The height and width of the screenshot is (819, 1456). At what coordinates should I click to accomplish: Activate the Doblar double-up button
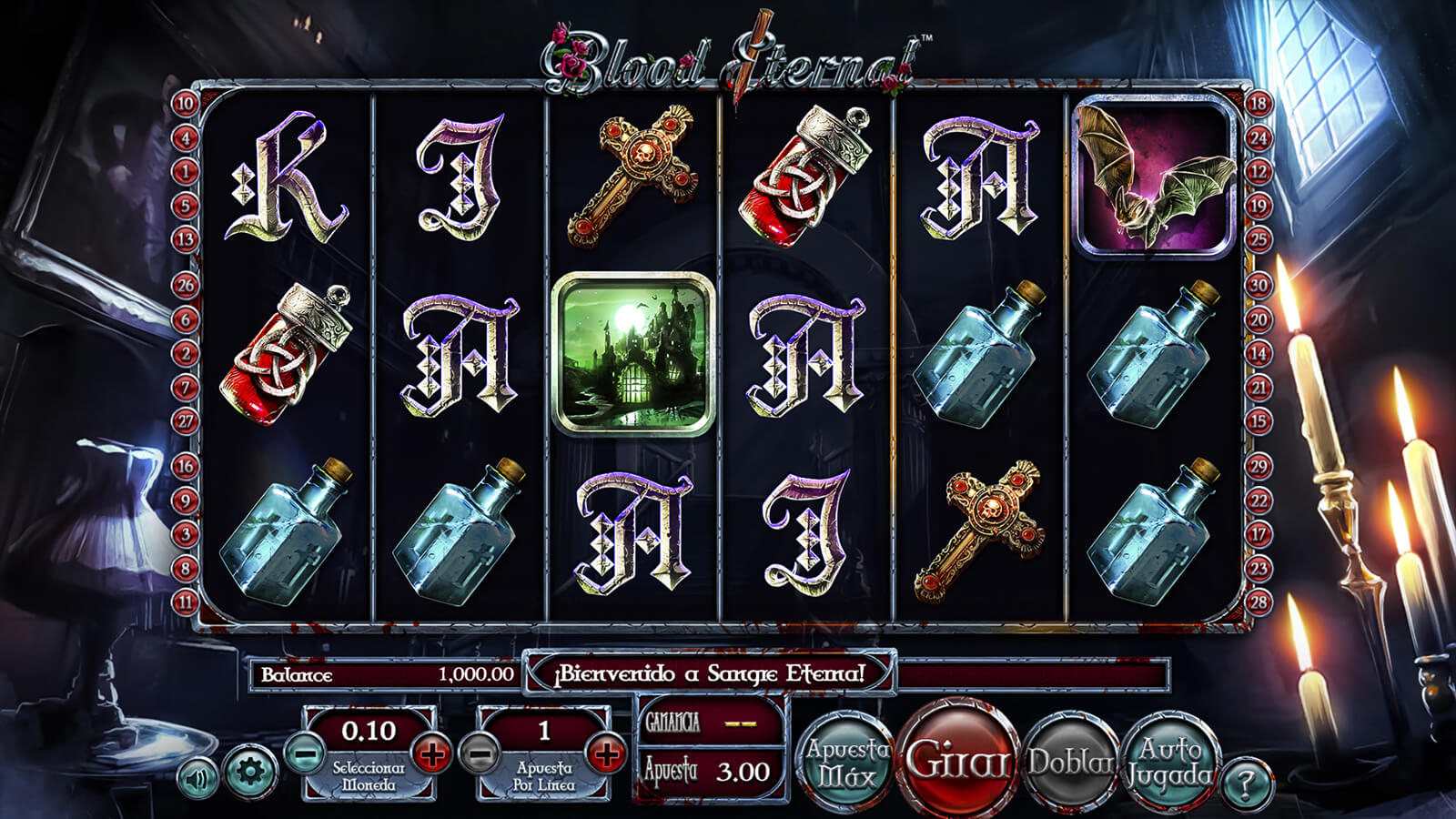[1071, 762]
